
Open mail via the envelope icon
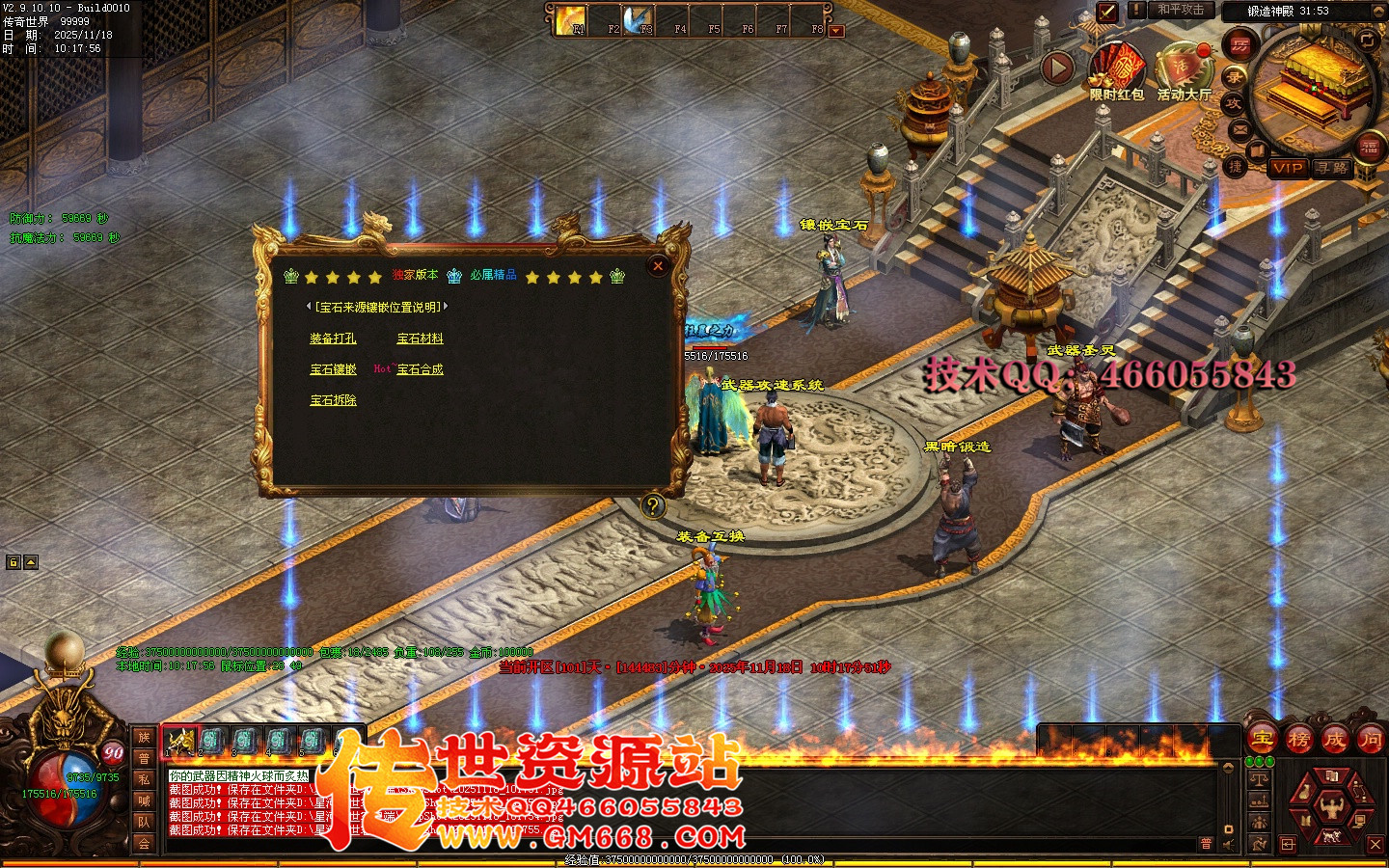pyautogui.click(x=1239, y=129)
